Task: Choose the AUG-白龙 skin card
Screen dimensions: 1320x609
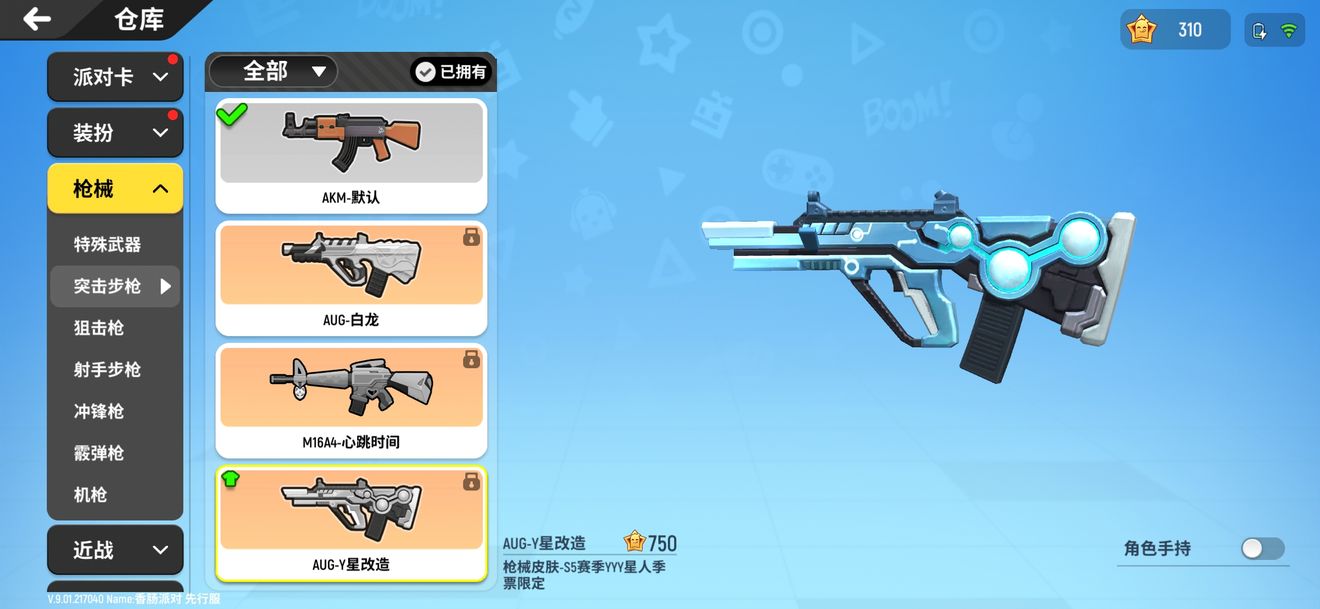Action: 351,278
